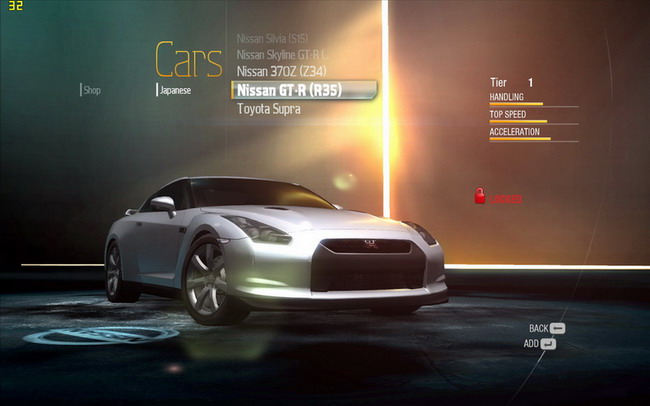Choose the Toyota Supra from the list
This screenshot has height=406, width=650.
(268, 108)
